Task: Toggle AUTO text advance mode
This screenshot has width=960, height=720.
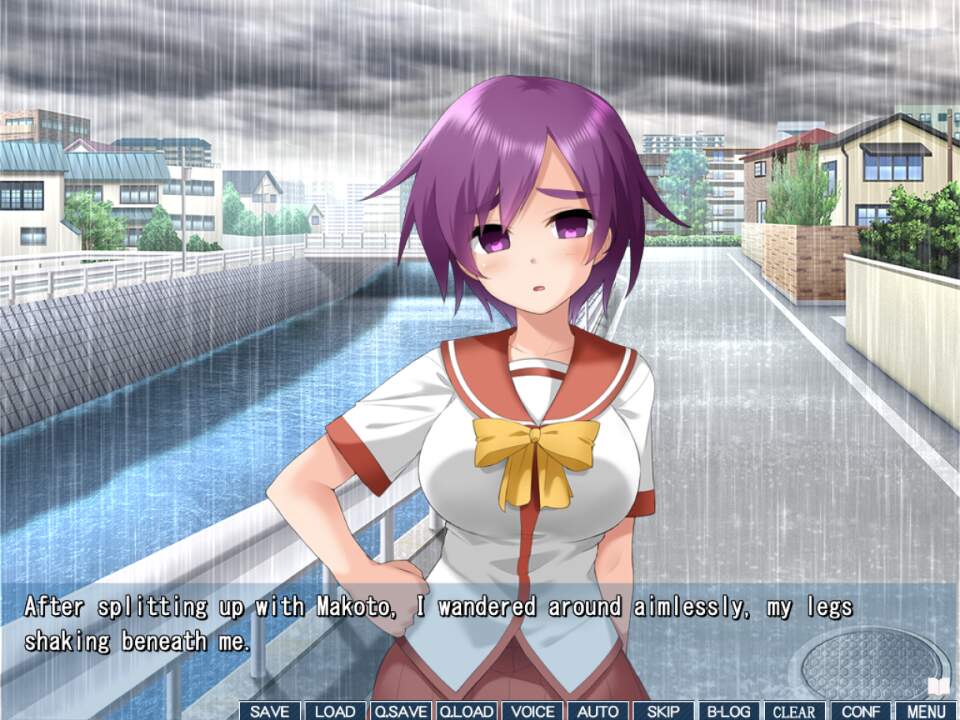Action: 598,711
